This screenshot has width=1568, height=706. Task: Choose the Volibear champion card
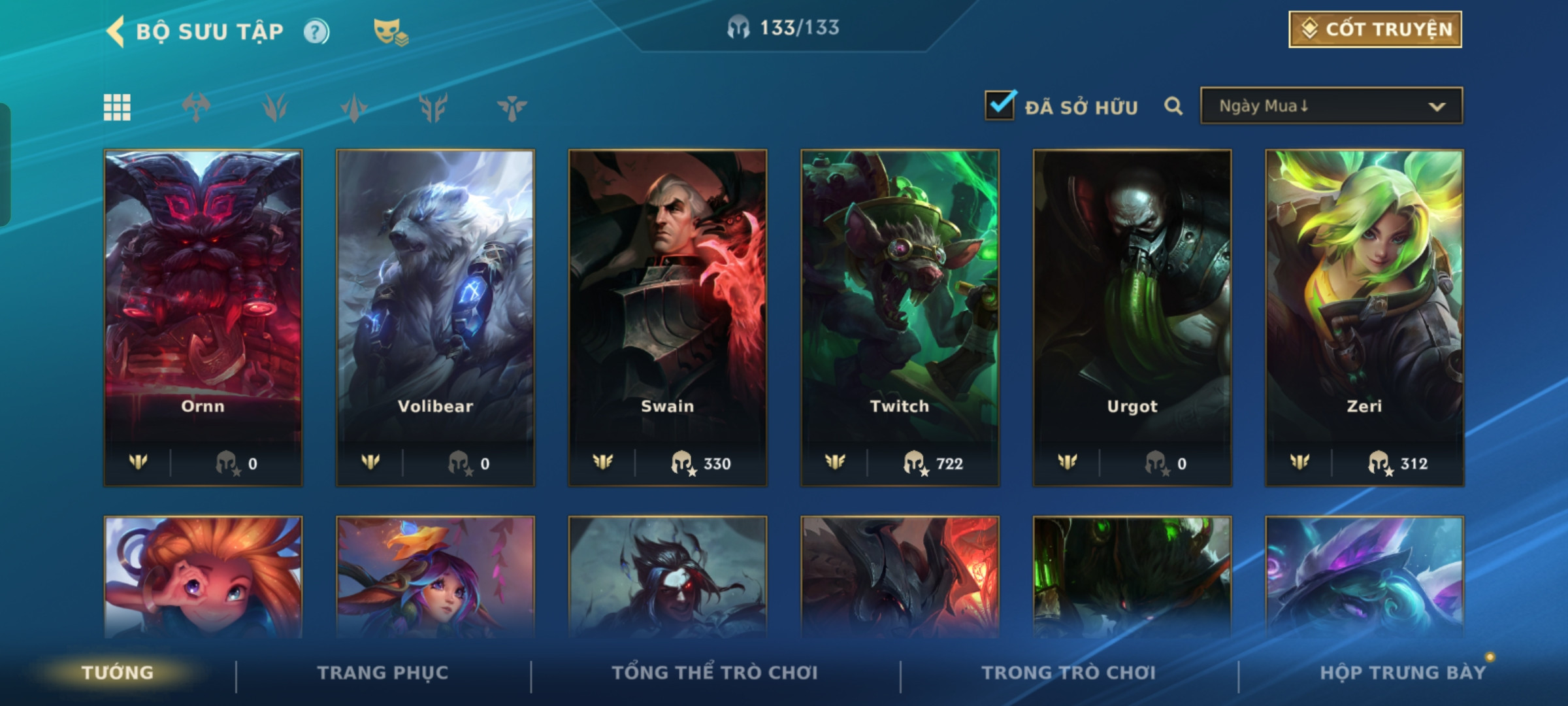(x=435, y=317)
